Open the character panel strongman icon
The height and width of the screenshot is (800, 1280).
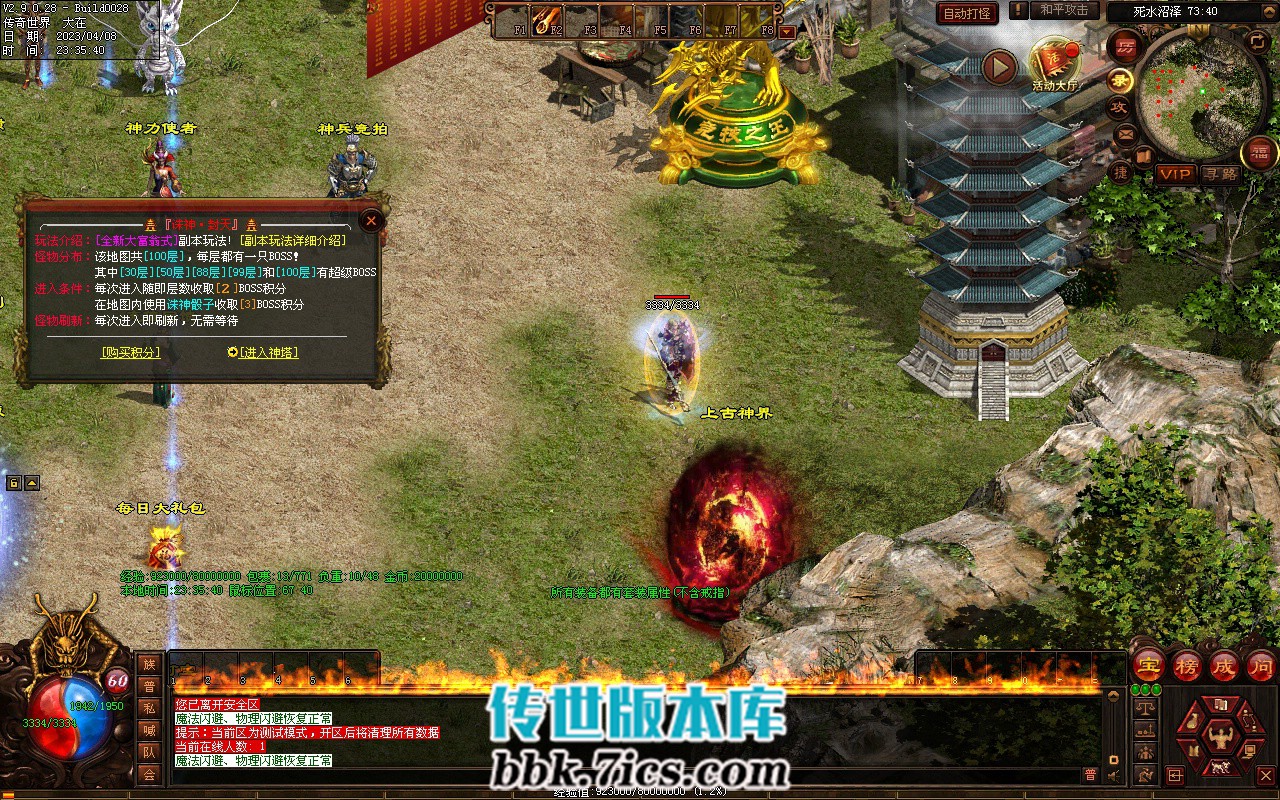point(1219,739)
